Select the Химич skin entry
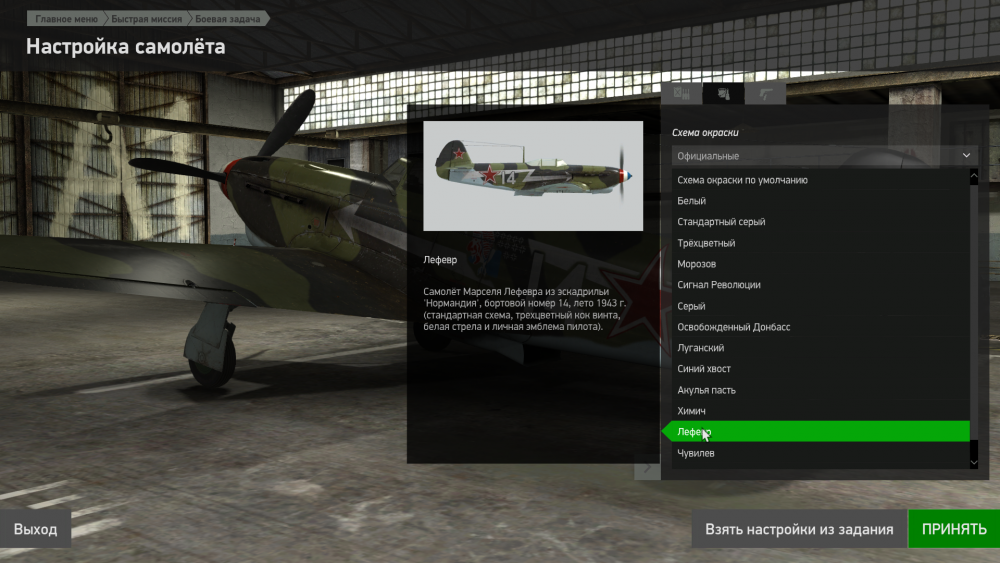The image size is (1000, 563). point(692,411)
